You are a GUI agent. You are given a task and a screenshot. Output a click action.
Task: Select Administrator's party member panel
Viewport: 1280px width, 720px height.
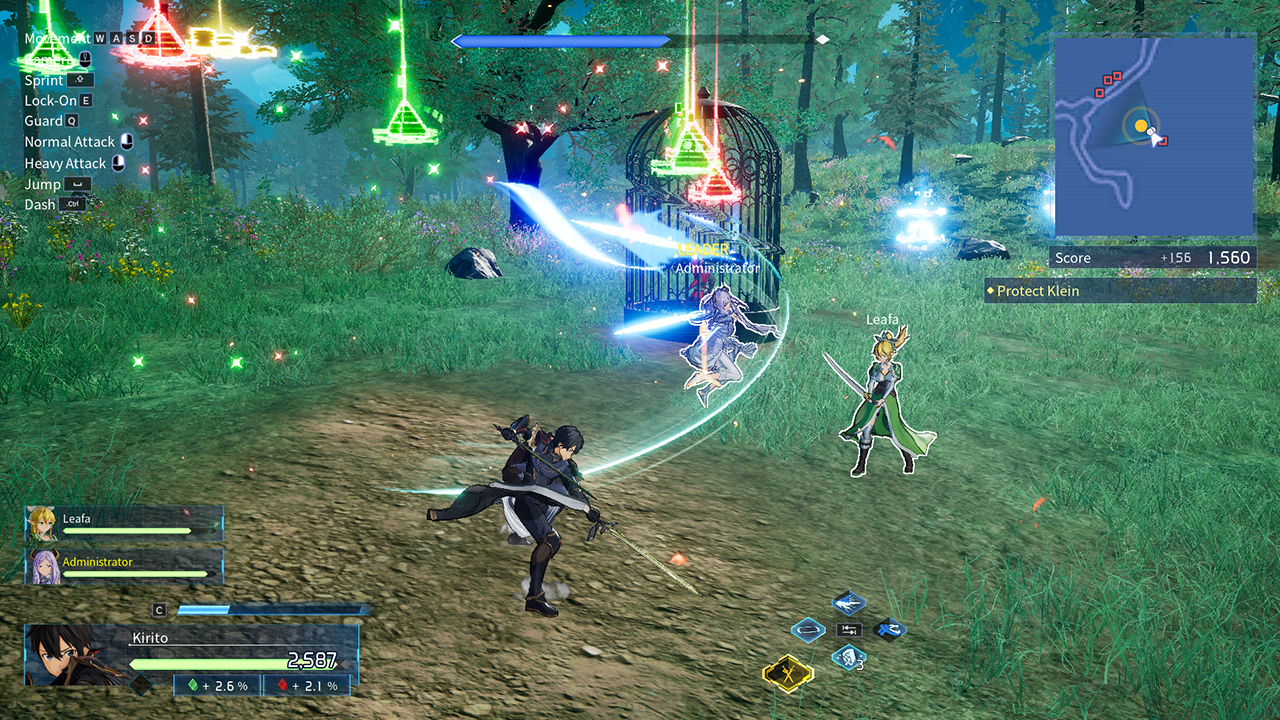click(x=124, y=566)
